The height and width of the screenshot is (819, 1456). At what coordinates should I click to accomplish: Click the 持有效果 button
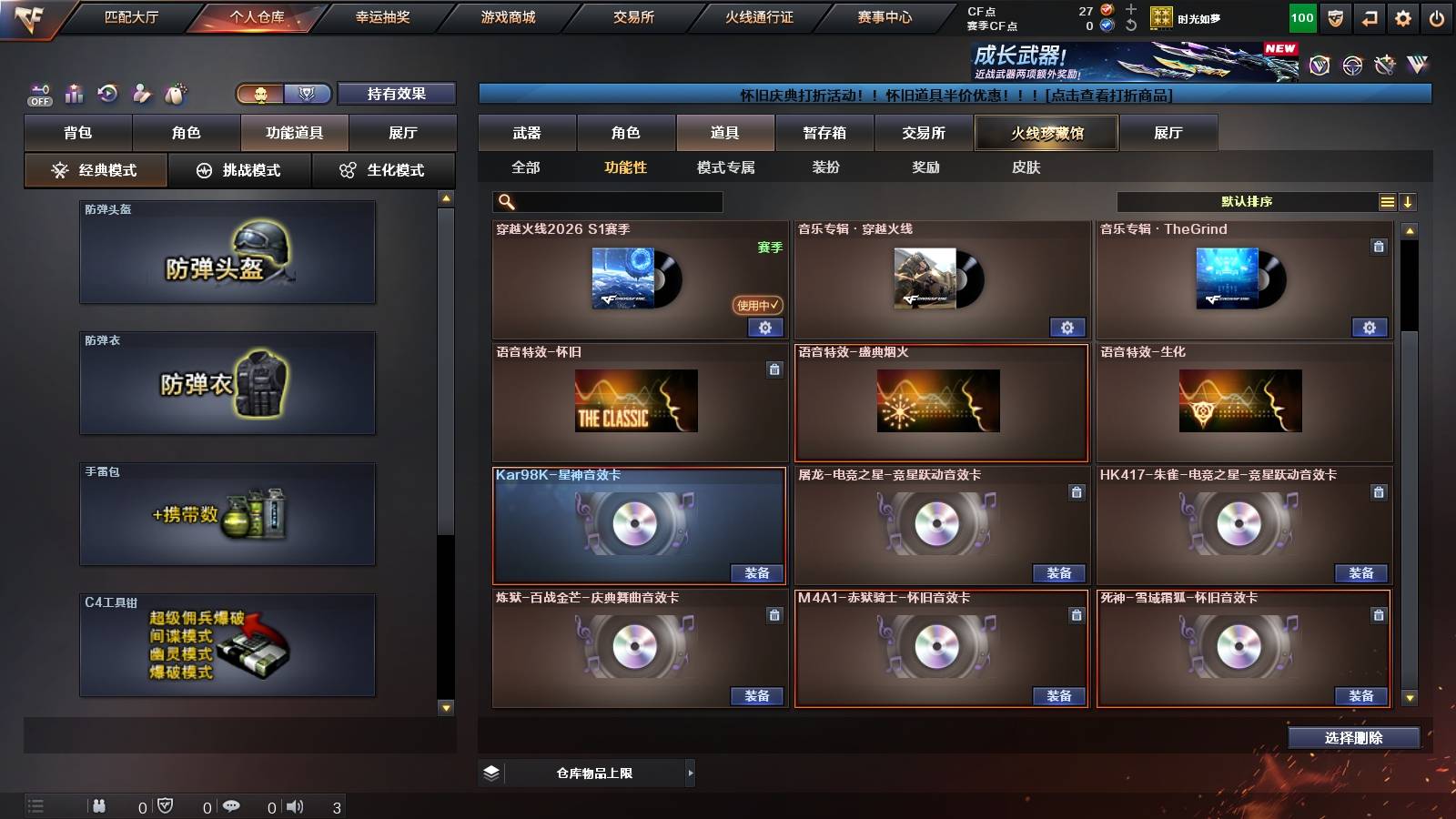(x=398, y=94)
